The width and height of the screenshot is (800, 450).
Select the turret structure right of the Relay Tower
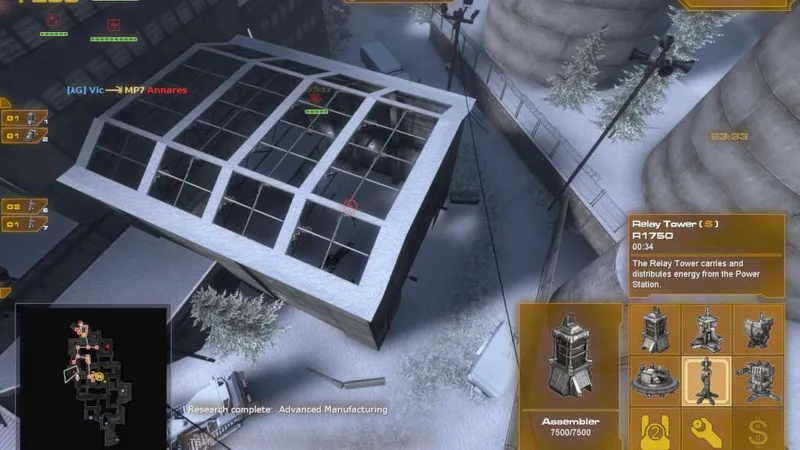click(757, 381)
